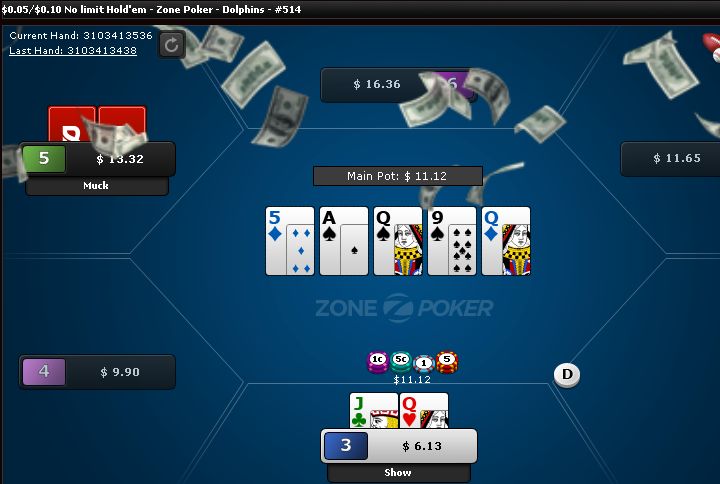Select the seat 3 player panel
Viewport: 720px width, 484px height.
(399, 446)
